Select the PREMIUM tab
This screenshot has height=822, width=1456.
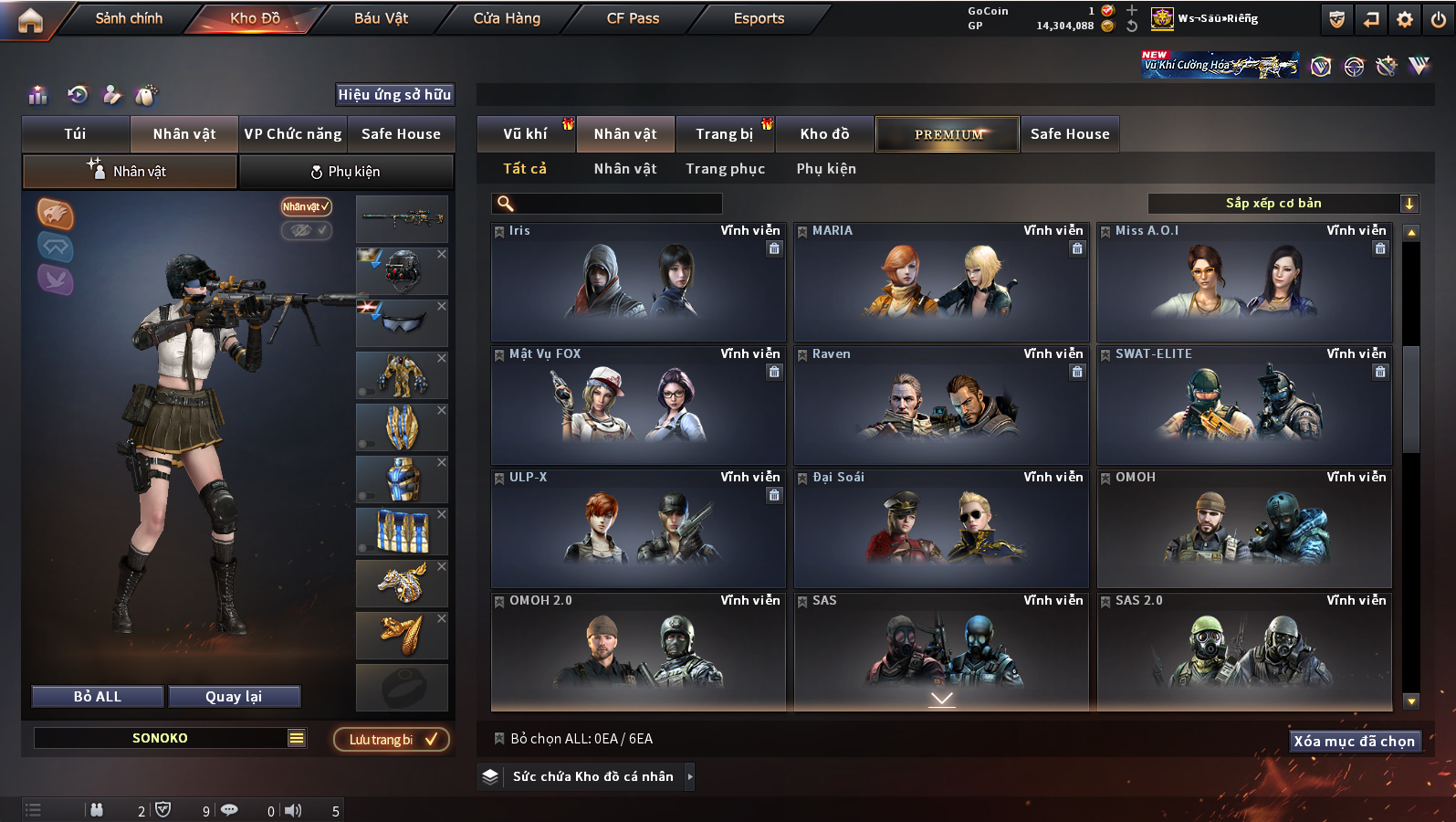click(948, 134)
